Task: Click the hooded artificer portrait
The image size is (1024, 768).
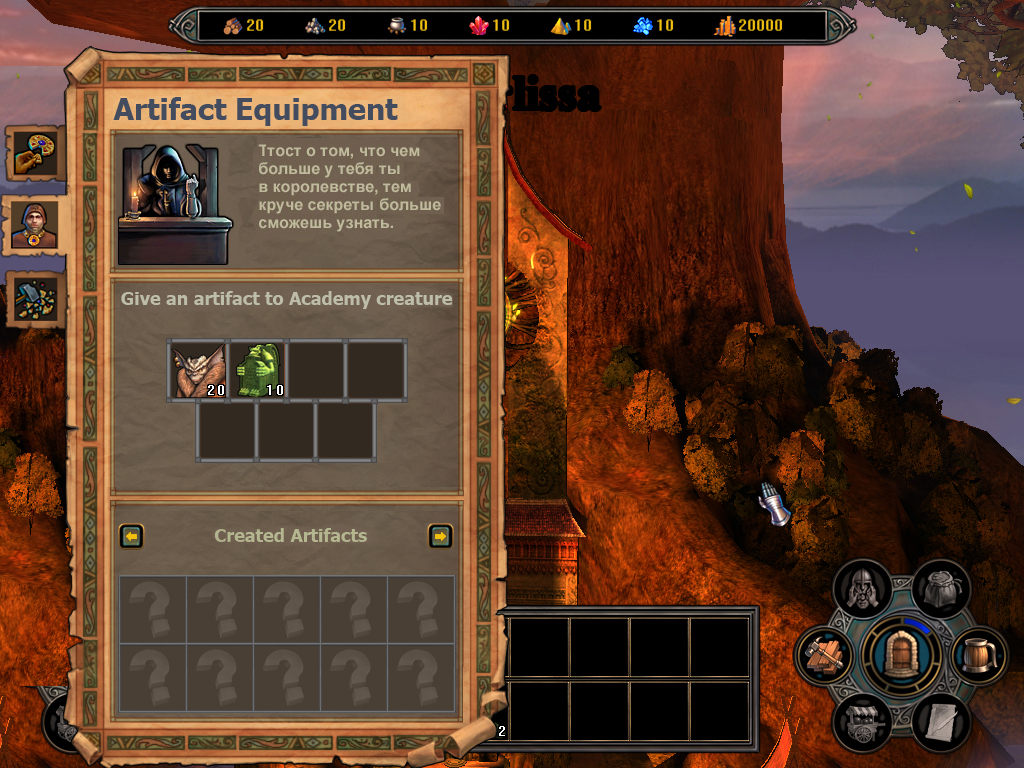Action: tap(174, 204)
